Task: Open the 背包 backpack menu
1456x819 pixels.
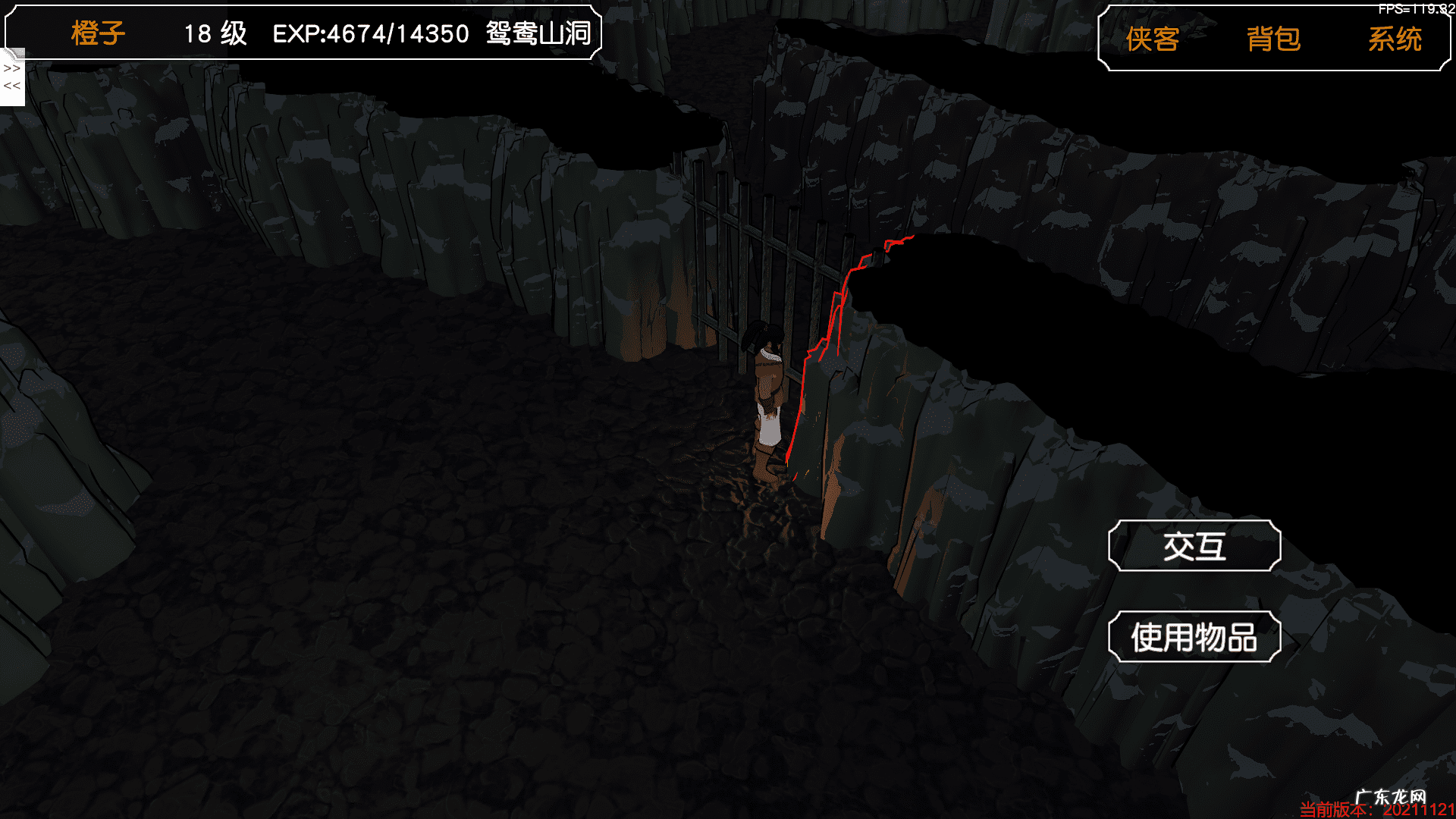Action: [x=1273, y=39]
